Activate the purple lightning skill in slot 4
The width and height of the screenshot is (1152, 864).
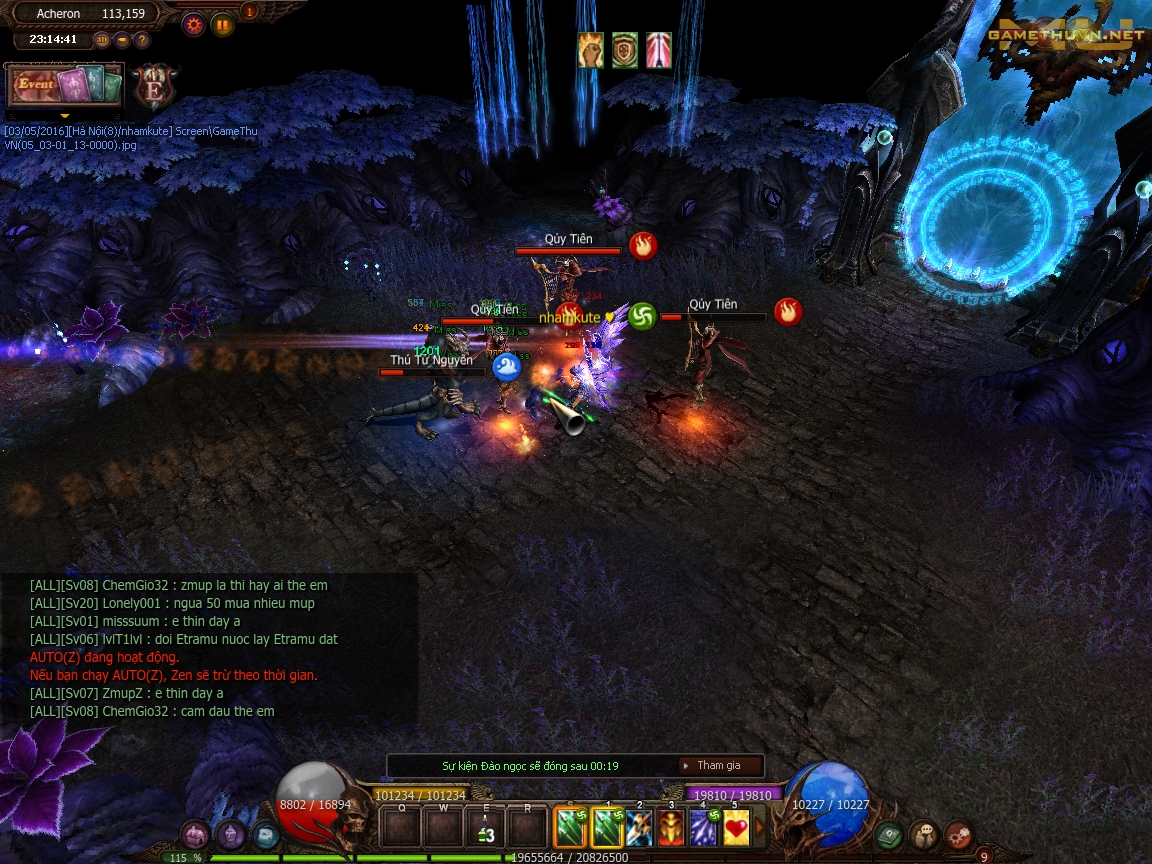click(704, 828)
